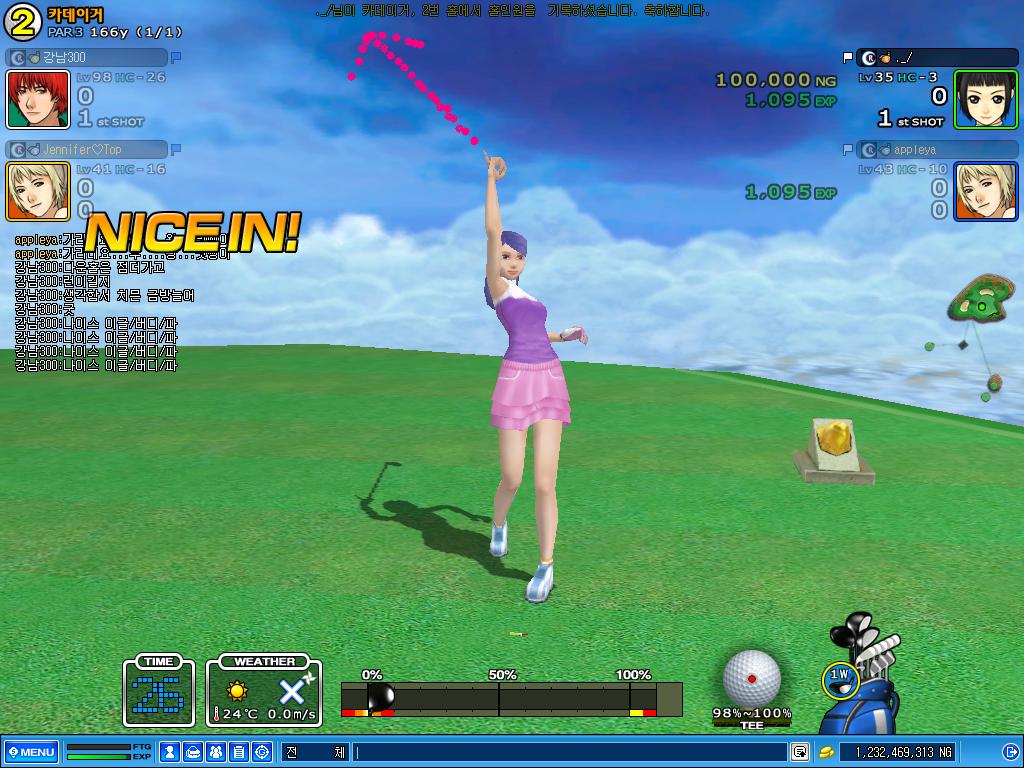This screenshot has width=1024, height=768.
Task: Click the circular target icon in toolbar
Action: click(x=262, y=752)
